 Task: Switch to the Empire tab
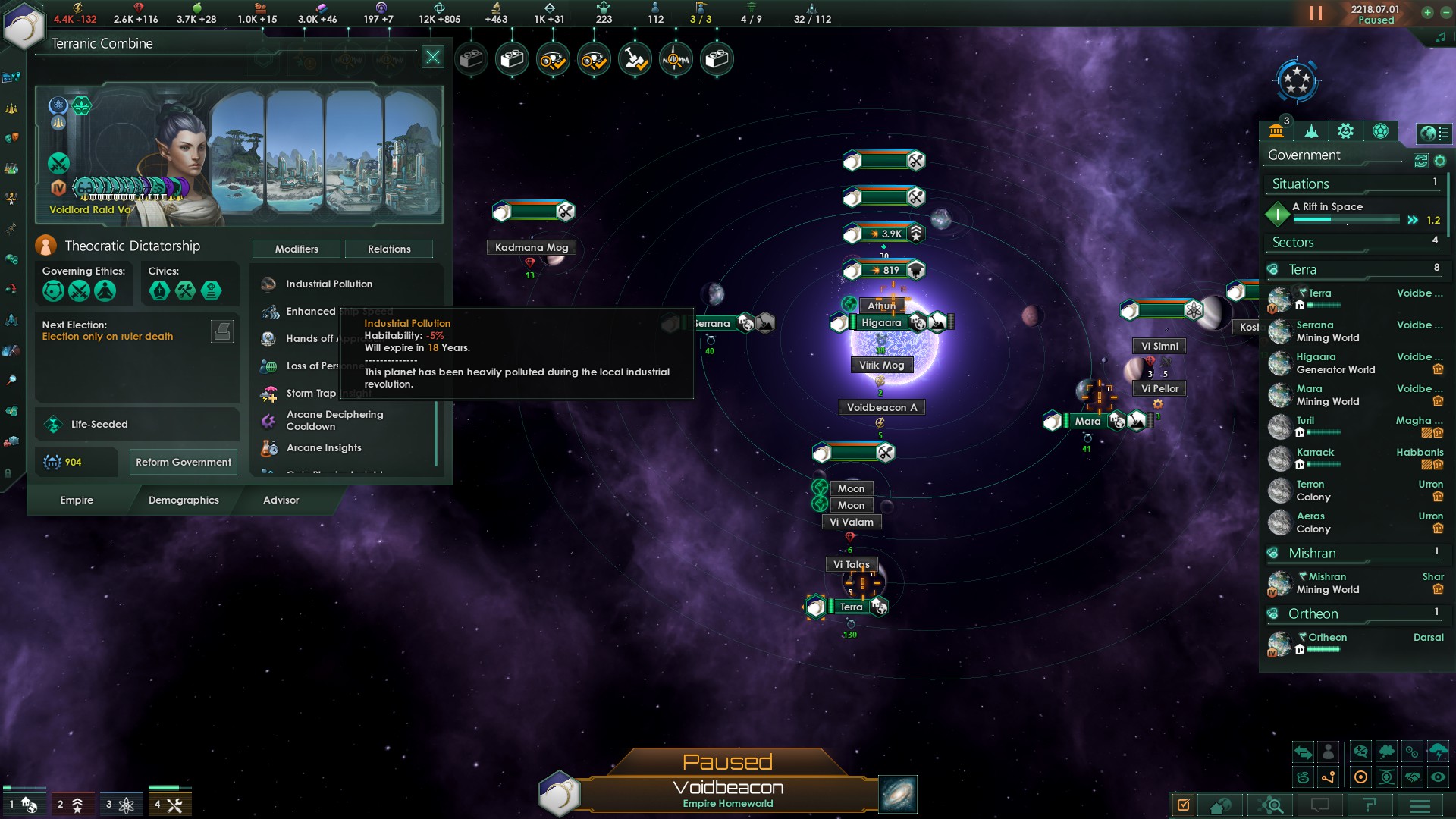[x=77, y=500]
